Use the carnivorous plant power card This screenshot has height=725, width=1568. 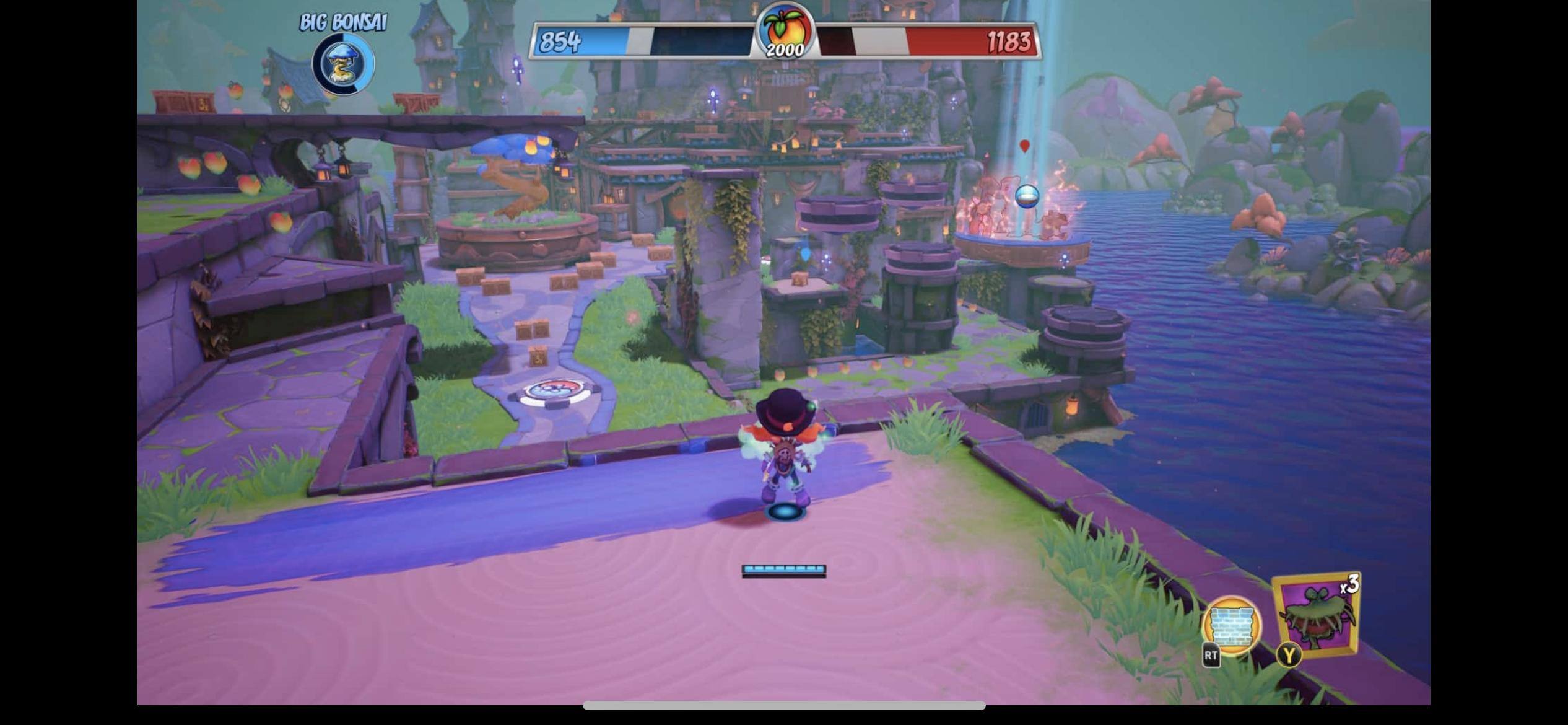coord(1317,616)
